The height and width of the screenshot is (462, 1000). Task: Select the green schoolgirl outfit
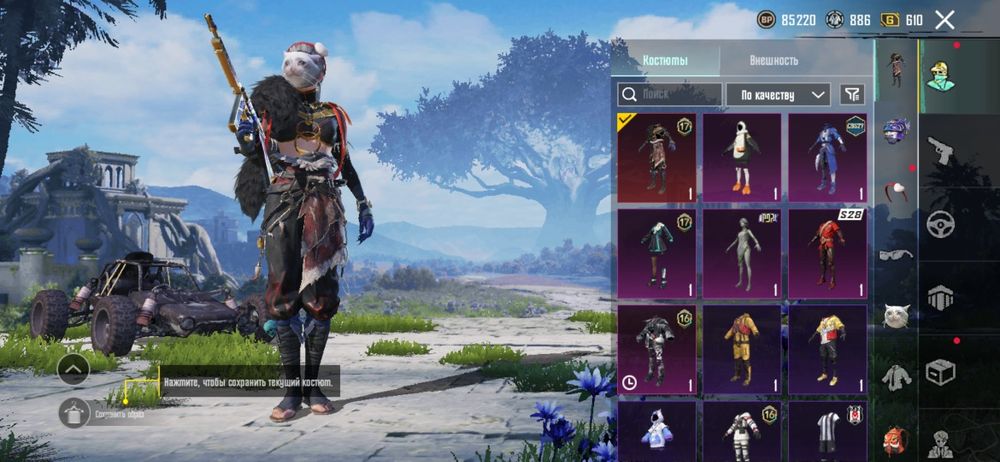coord(656,253)
